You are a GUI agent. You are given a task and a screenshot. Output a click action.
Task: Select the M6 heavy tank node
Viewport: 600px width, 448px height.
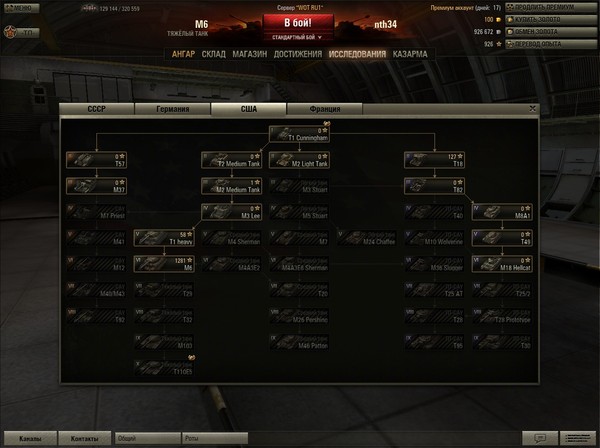click(x=165, y=263)
